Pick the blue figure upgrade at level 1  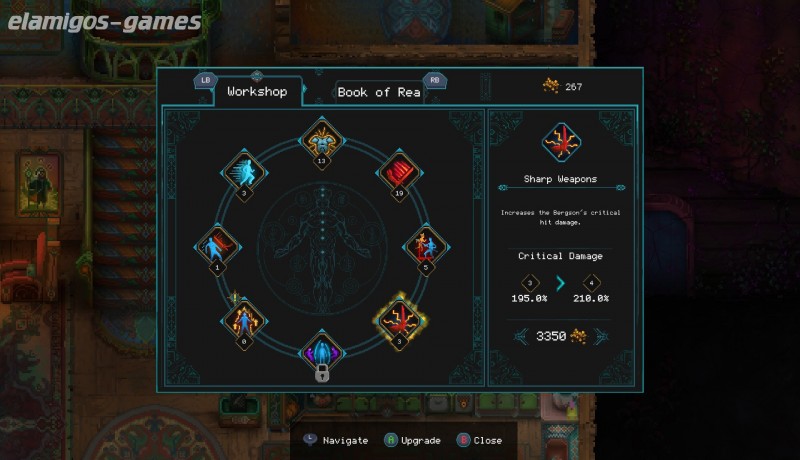click(215, 246)
